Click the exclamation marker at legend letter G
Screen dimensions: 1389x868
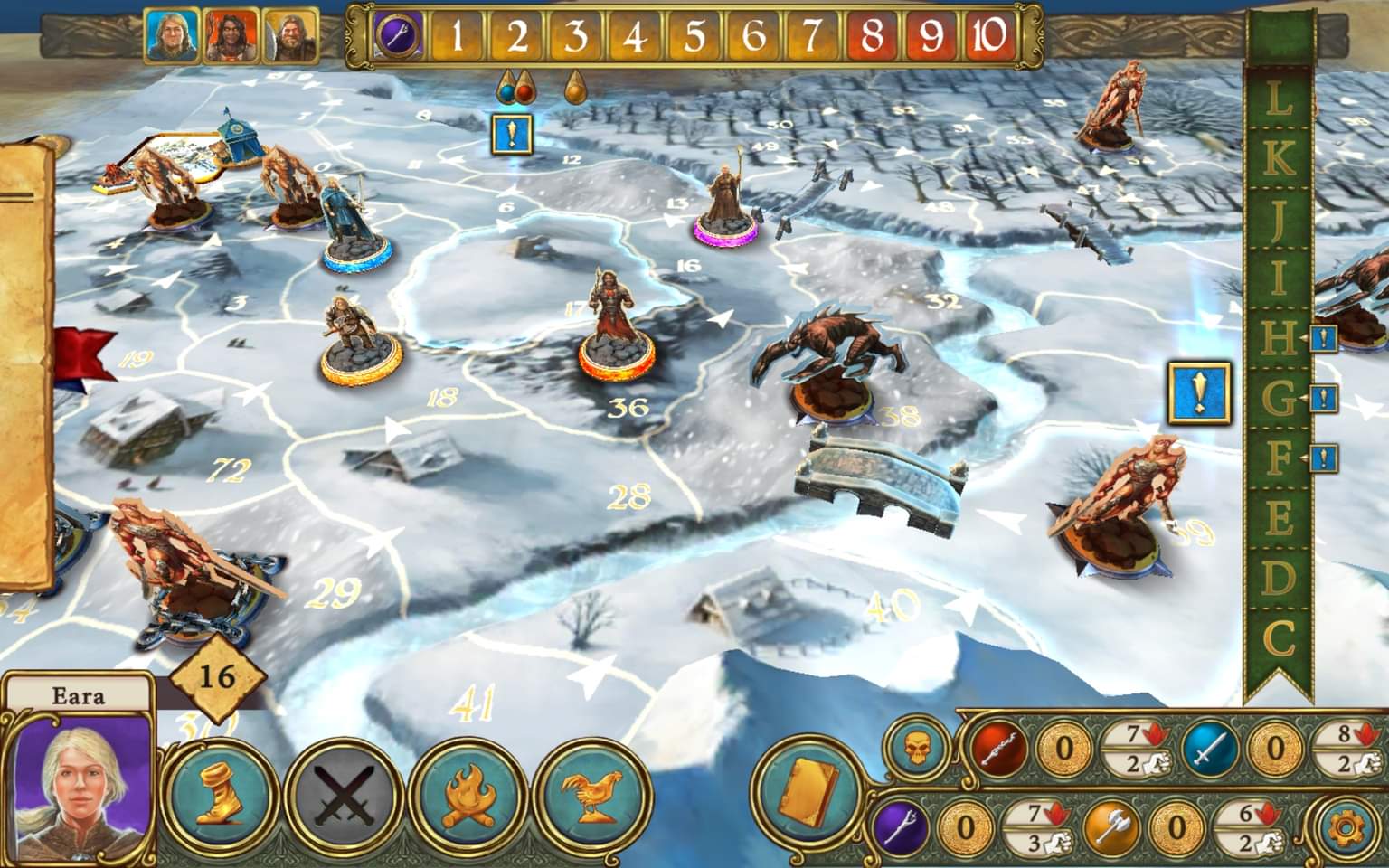[x=1323, y=399]
